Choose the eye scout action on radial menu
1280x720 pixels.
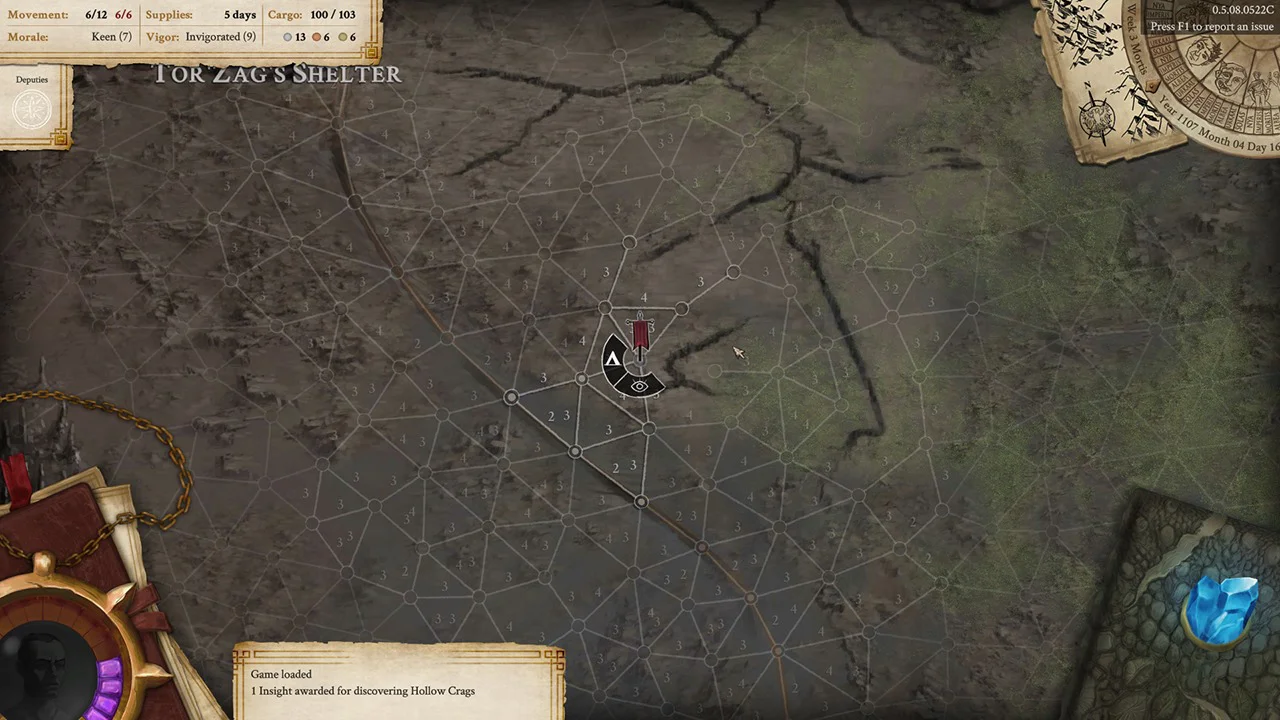click(639, 386)
